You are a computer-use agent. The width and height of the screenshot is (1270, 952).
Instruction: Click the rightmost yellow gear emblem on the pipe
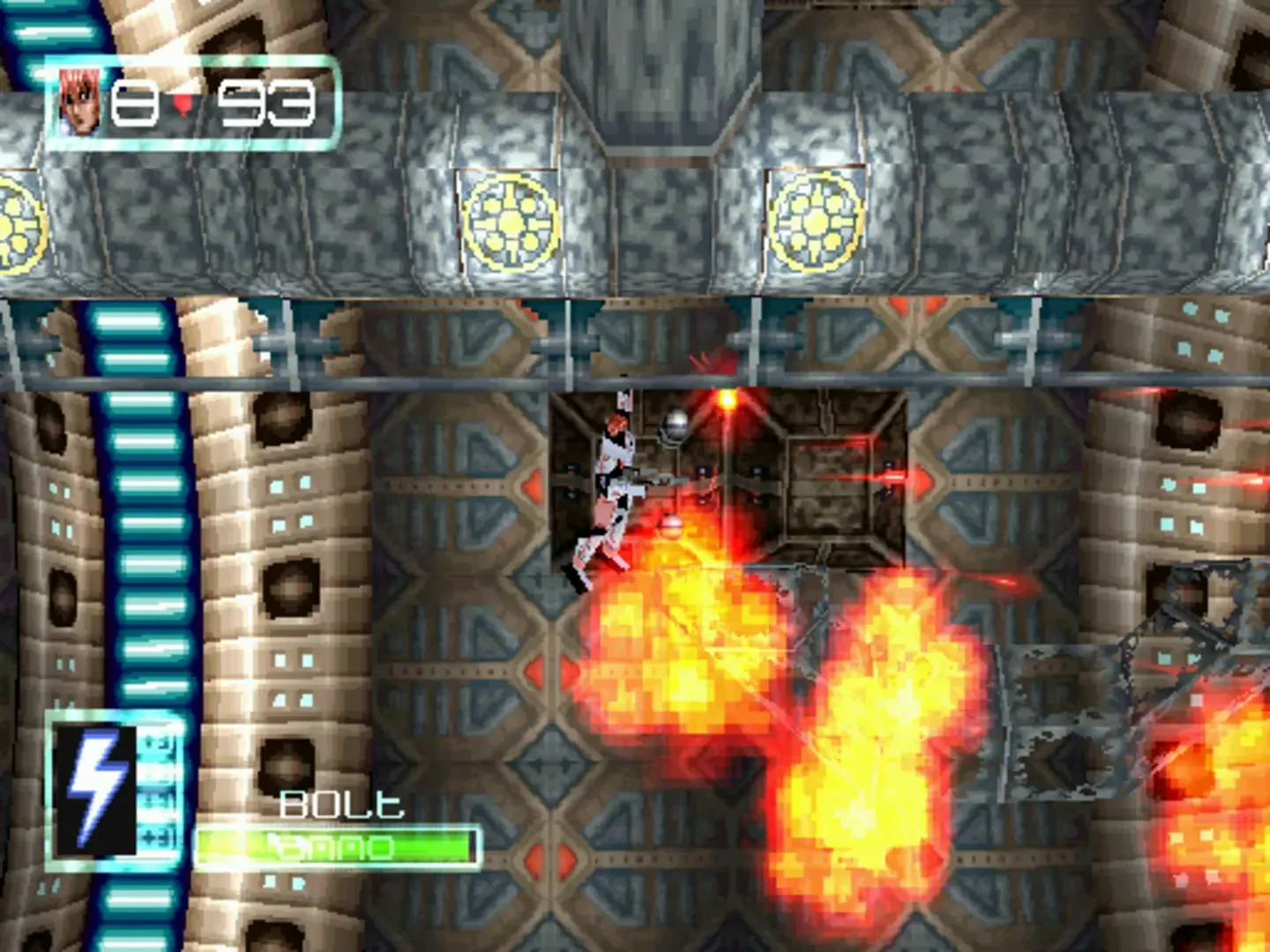[x=817, y=220]
